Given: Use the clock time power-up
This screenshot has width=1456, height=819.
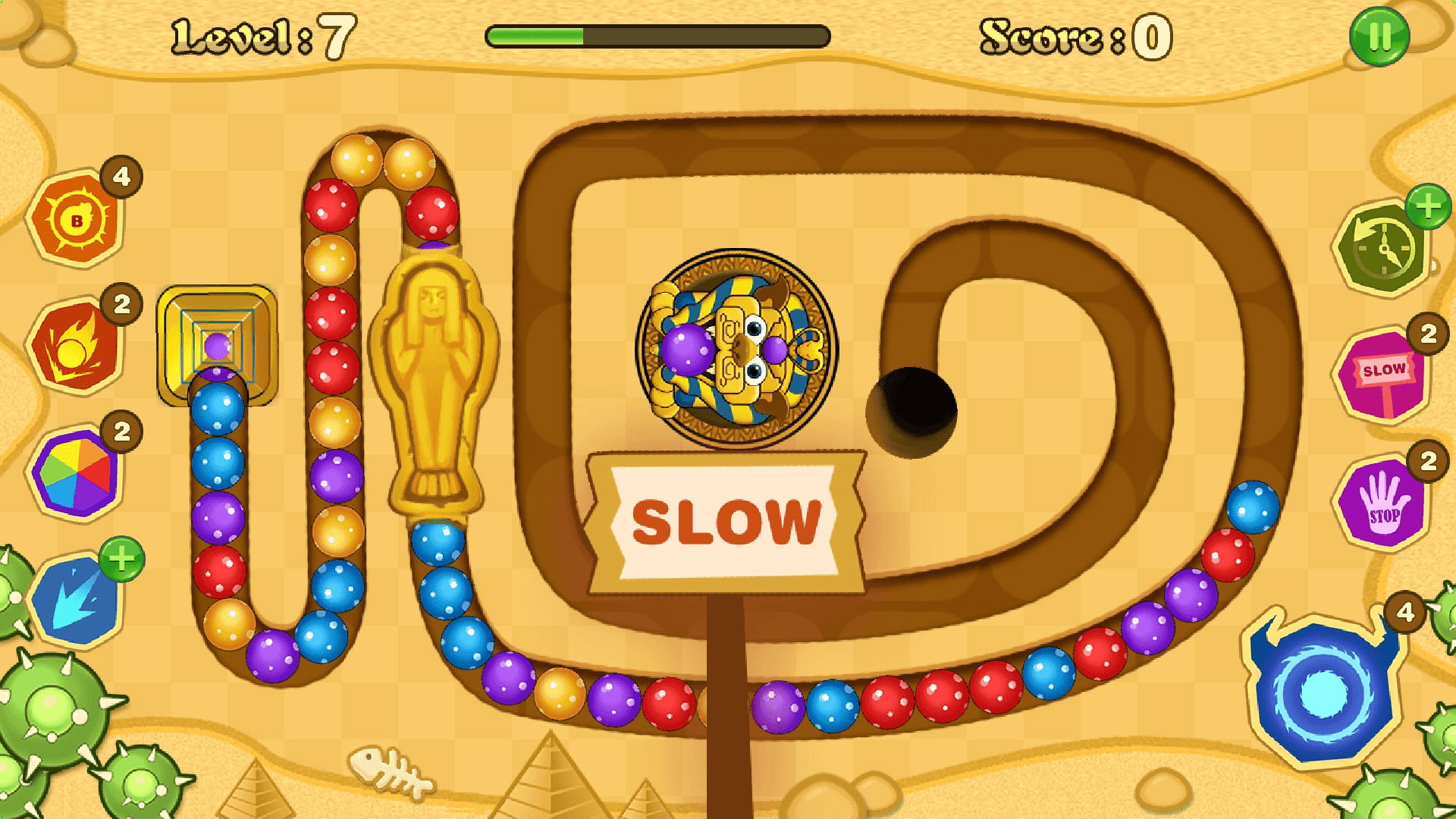Looking at the screenshot, I should pyautogui.click(x=1385, y=246).
